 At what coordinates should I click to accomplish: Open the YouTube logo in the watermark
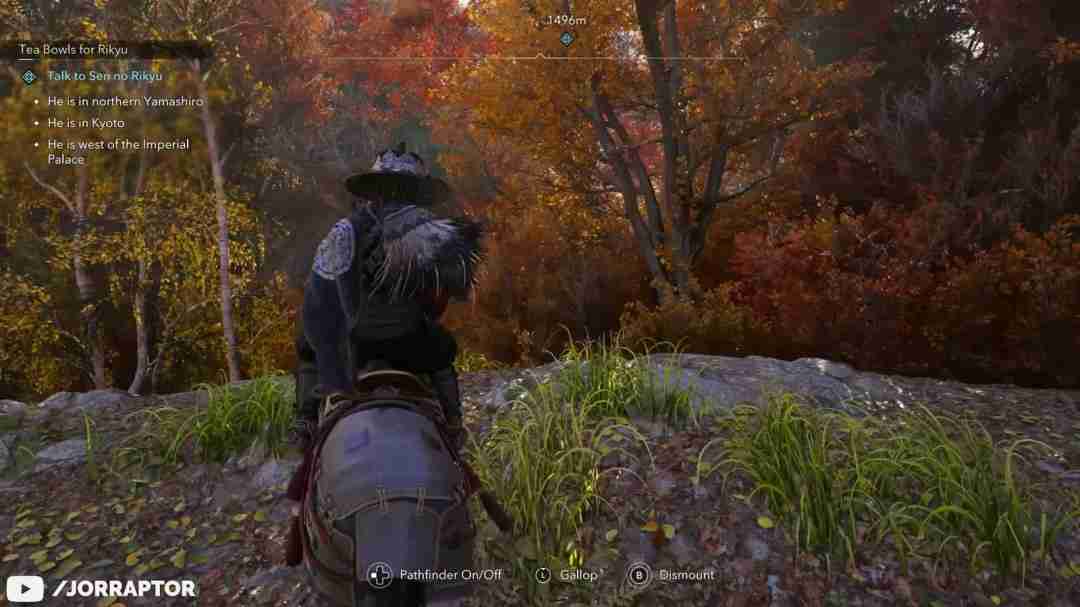(25, 588)
